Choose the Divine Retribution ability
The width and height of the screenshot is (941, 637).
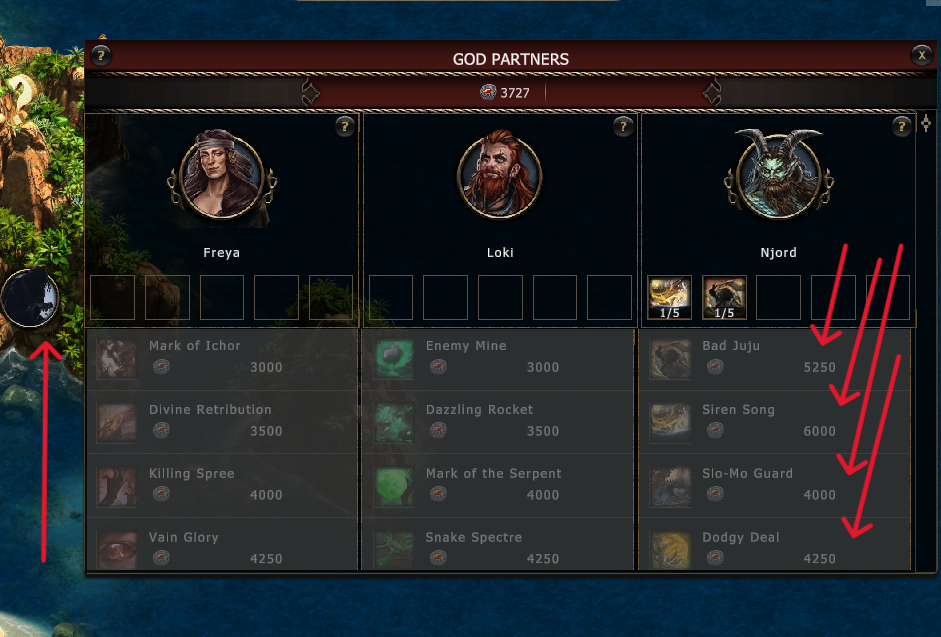click(x=222, y=422)
